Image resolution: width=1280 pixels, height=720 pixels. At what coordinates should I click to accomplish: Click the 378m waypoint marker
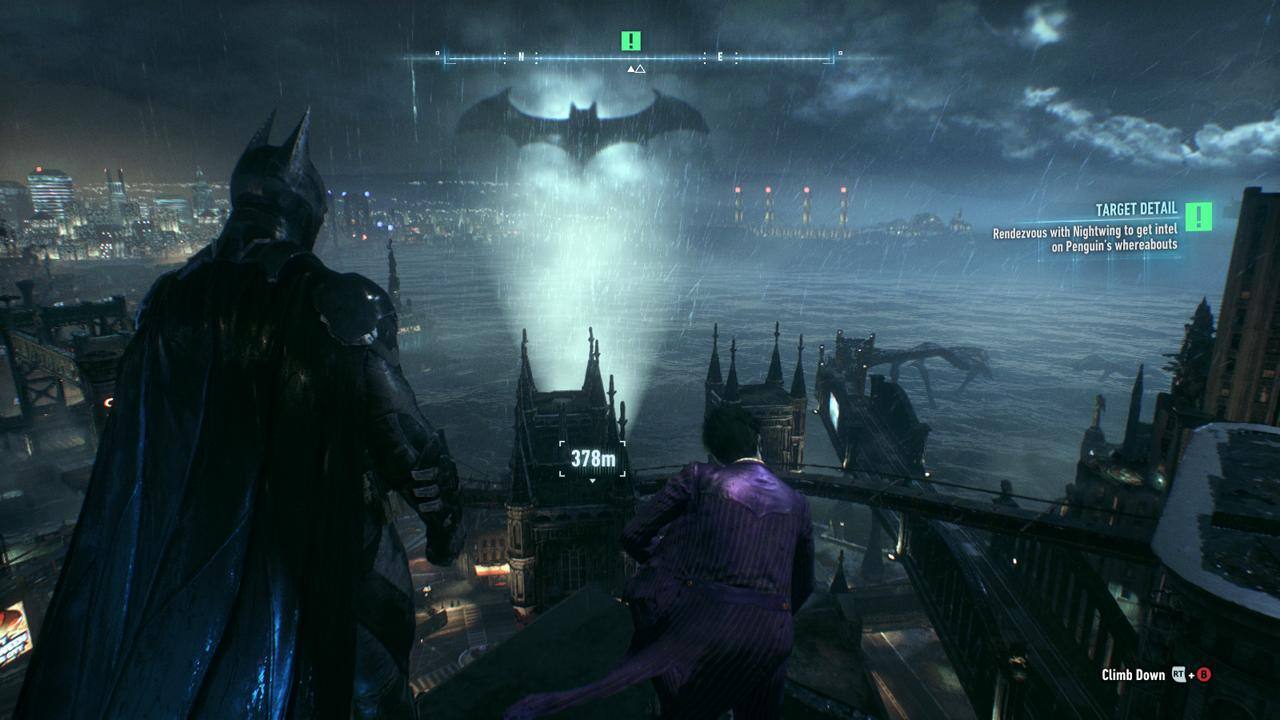coord(593,459)
